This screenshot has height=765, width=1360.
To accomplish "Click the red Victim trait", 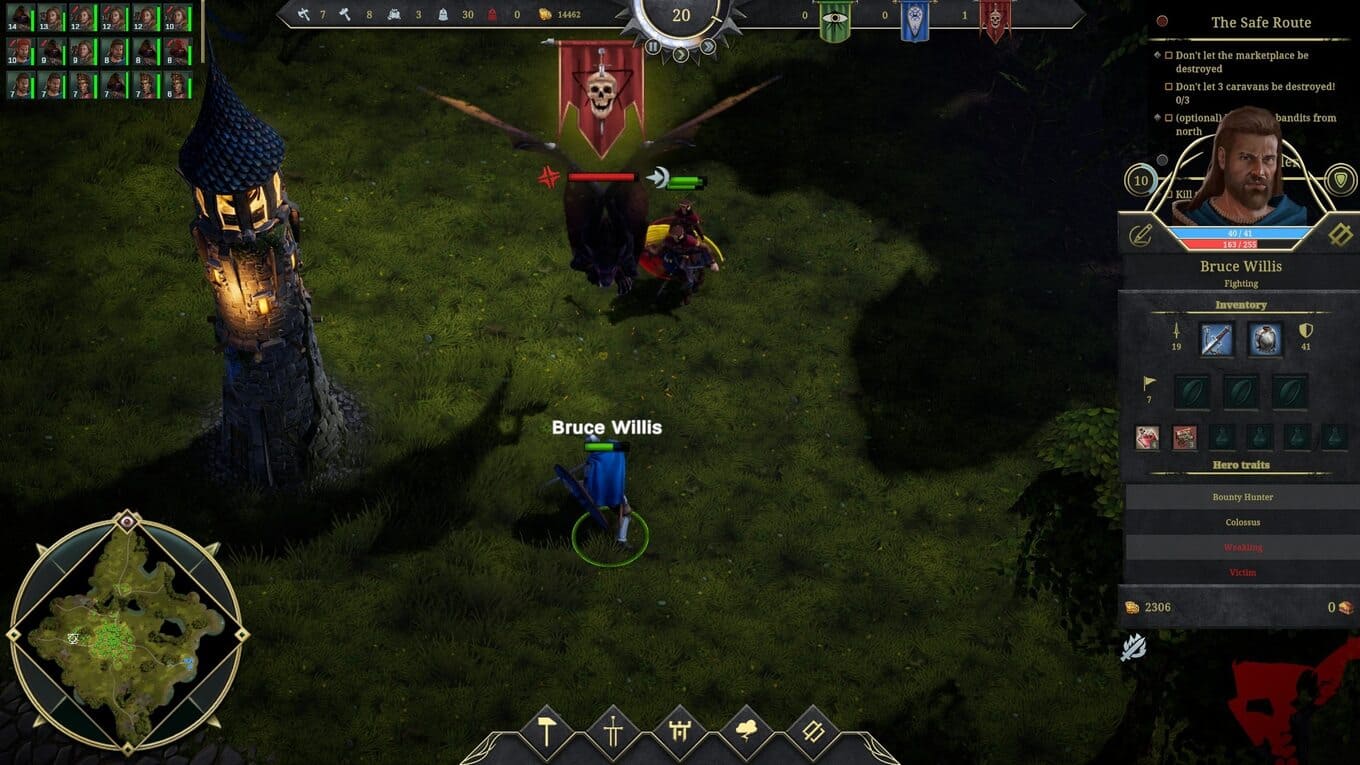I will [x=1241, y=572].
